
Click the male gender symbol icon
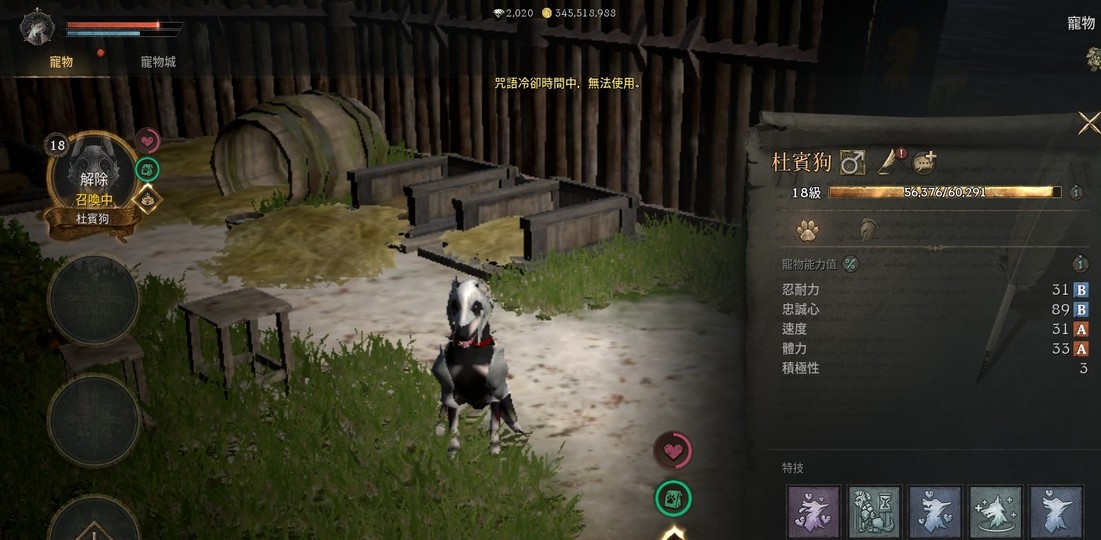(852, 161)
